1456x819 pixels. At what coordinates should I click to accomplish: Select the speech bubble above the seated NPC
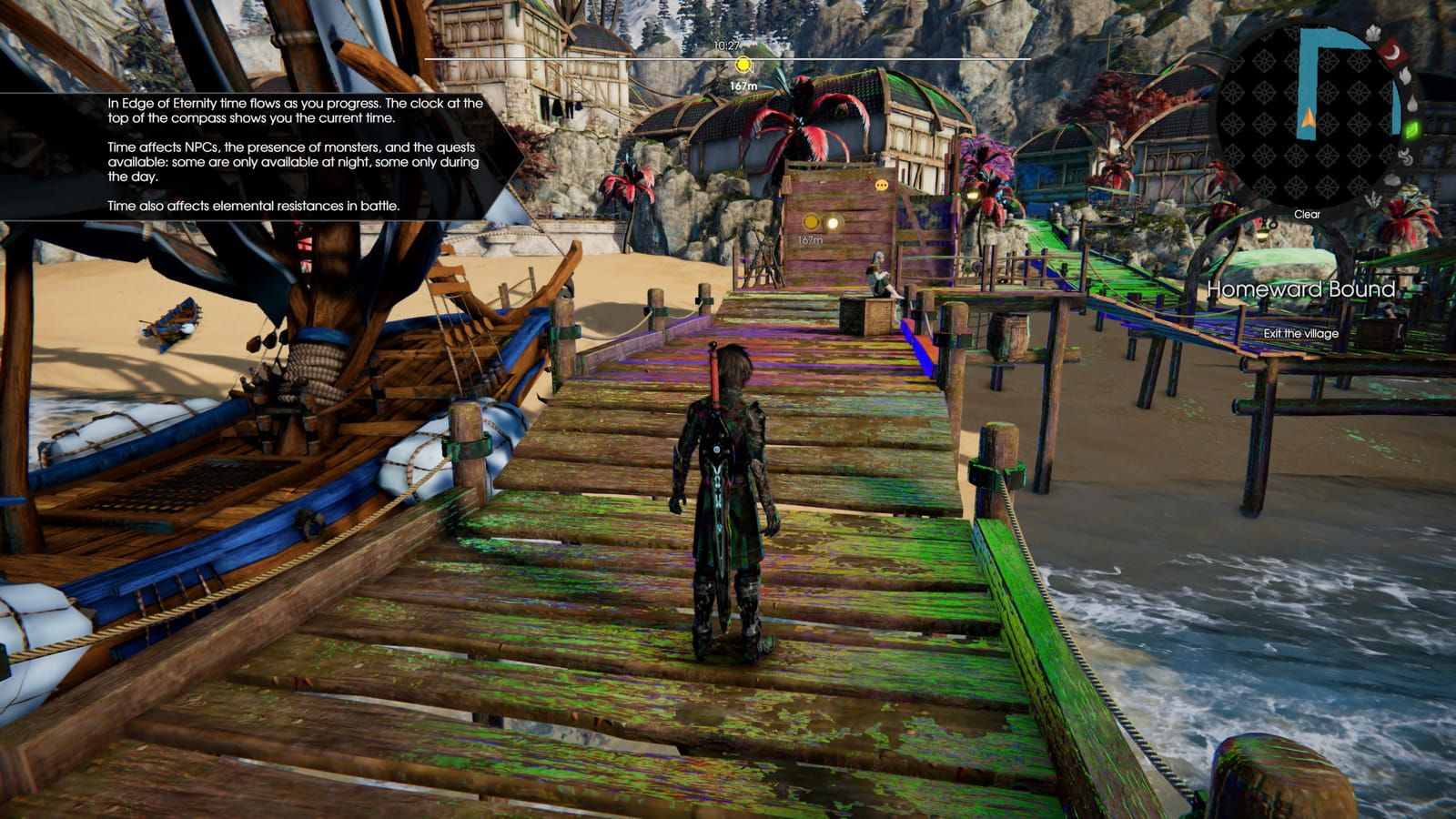coord(882,185)
